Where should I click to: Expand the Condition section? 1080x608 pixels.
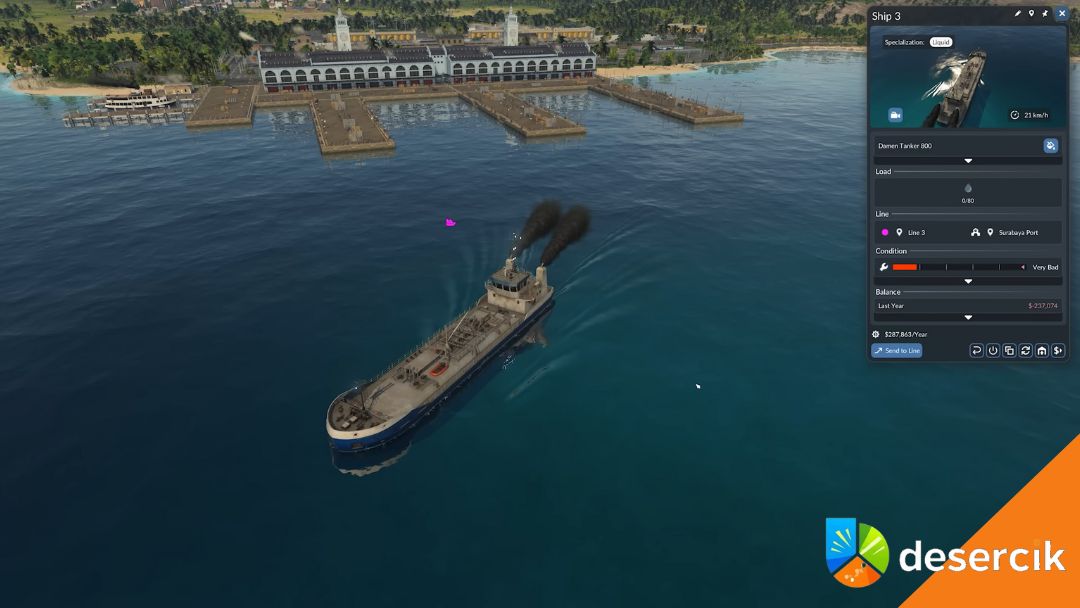point(967,281)
